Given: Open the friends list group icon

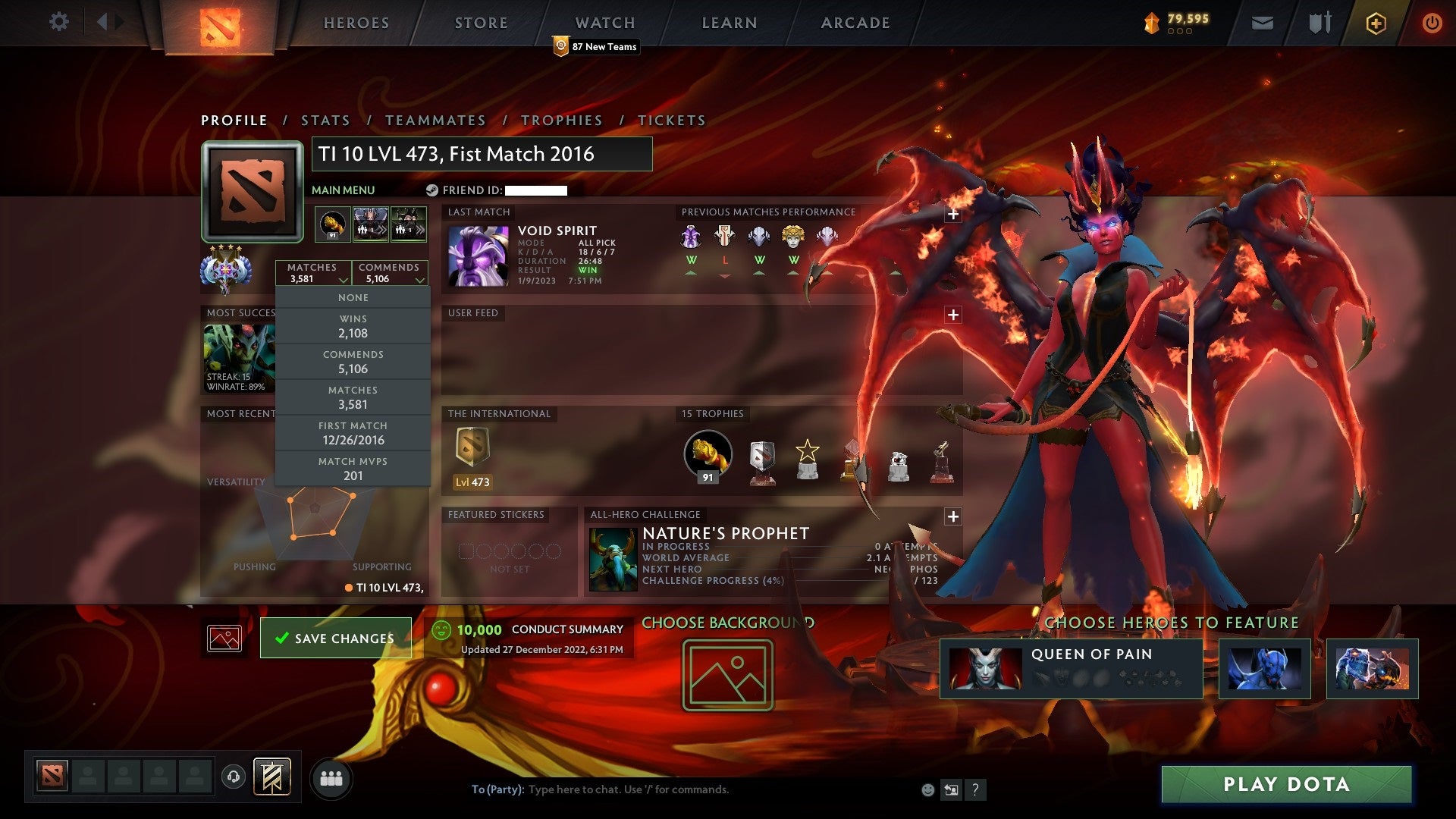Looking at the screenshot, I should (x=331, y=777).
